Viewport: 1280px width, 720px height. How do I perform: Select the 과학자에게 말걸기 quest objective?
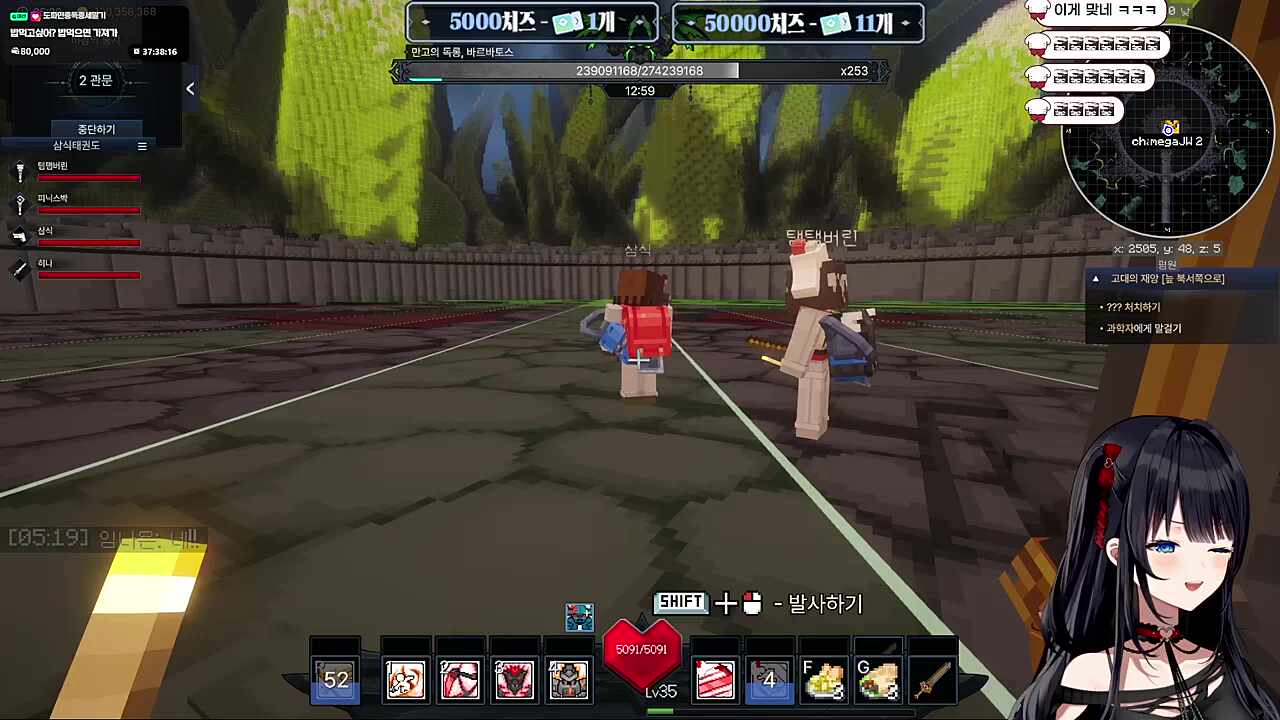[1143, 328]
